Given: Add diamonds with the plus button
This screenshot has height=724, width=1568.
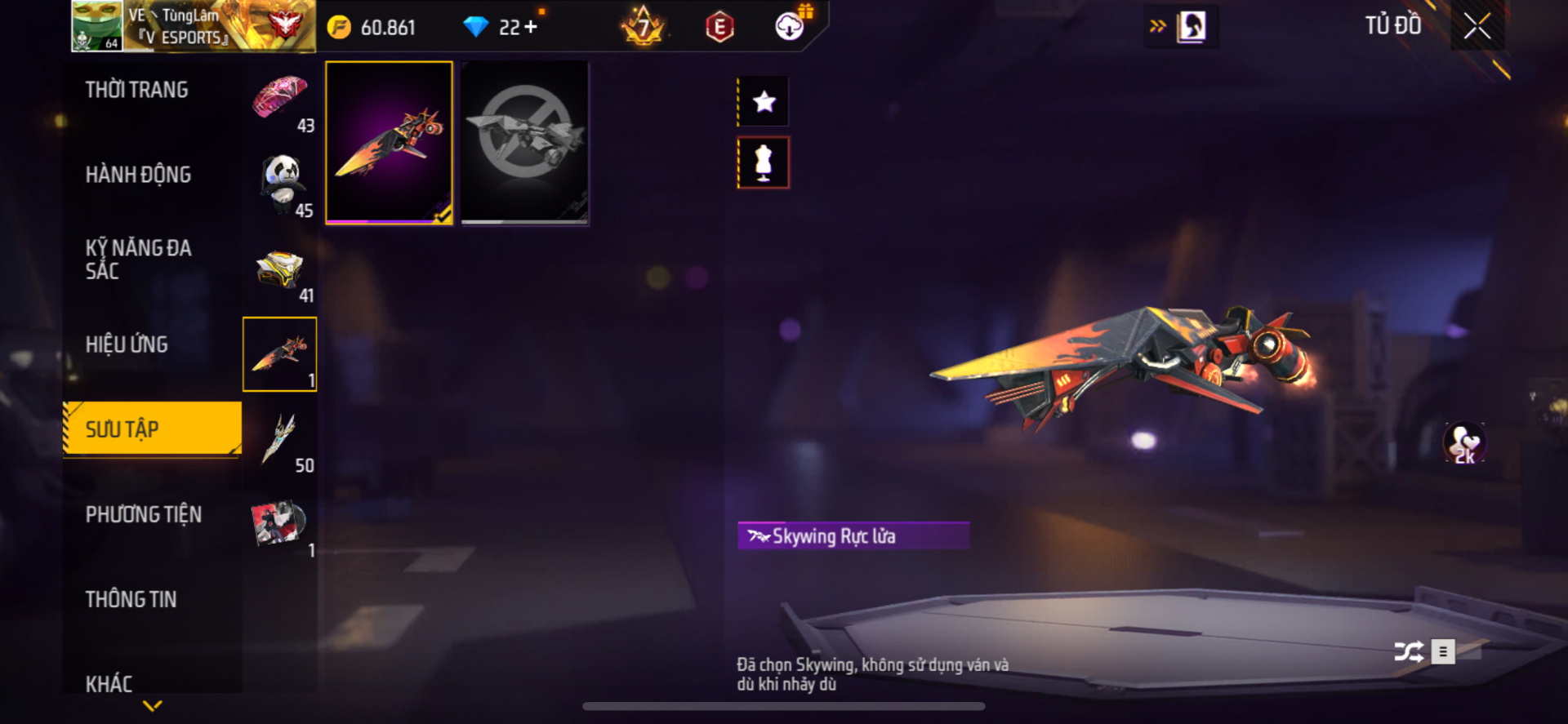Looking at the screenshot, I should coord(531,27).
